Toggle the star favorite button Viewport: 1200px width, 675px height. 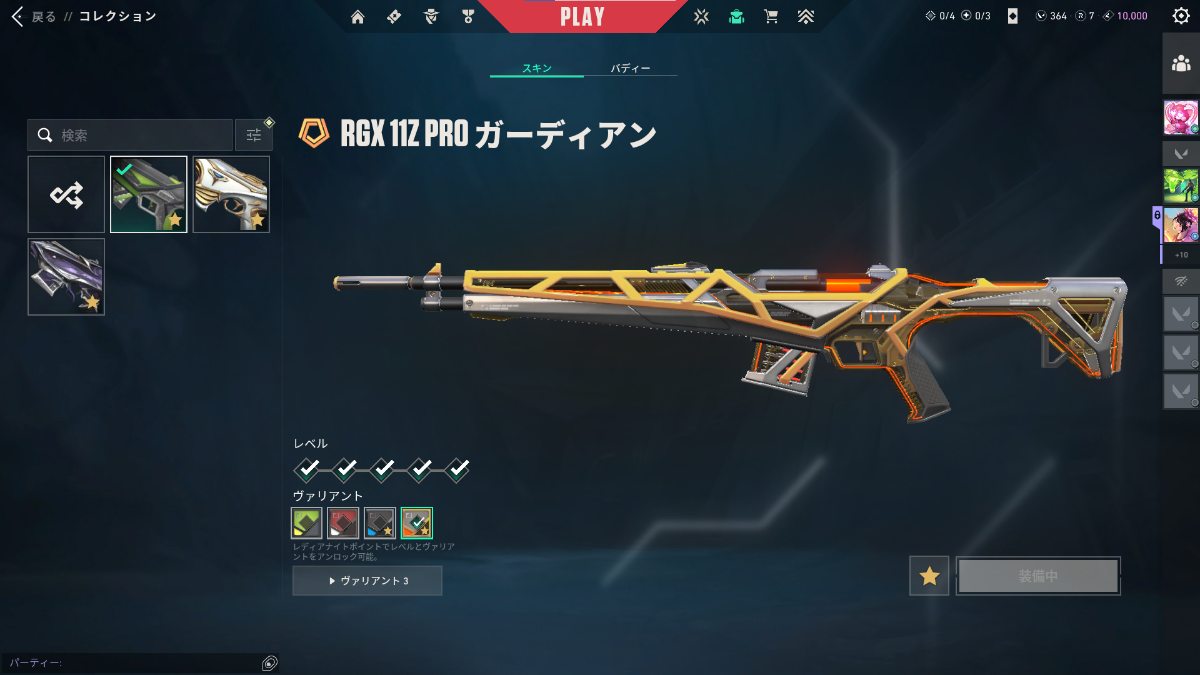[929, 576]
